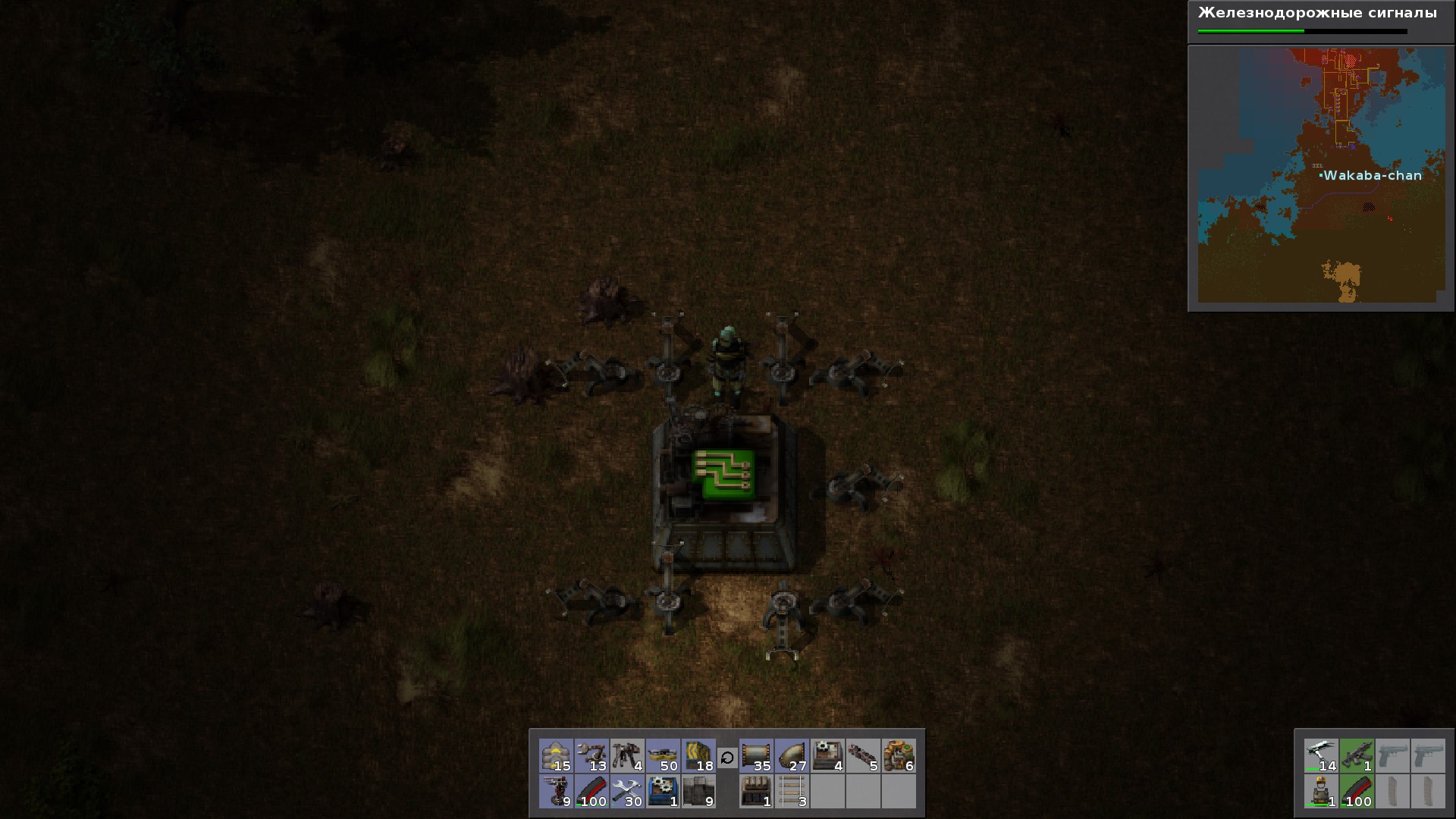Click the pickaxe tool slot

tap(1321, 756)
